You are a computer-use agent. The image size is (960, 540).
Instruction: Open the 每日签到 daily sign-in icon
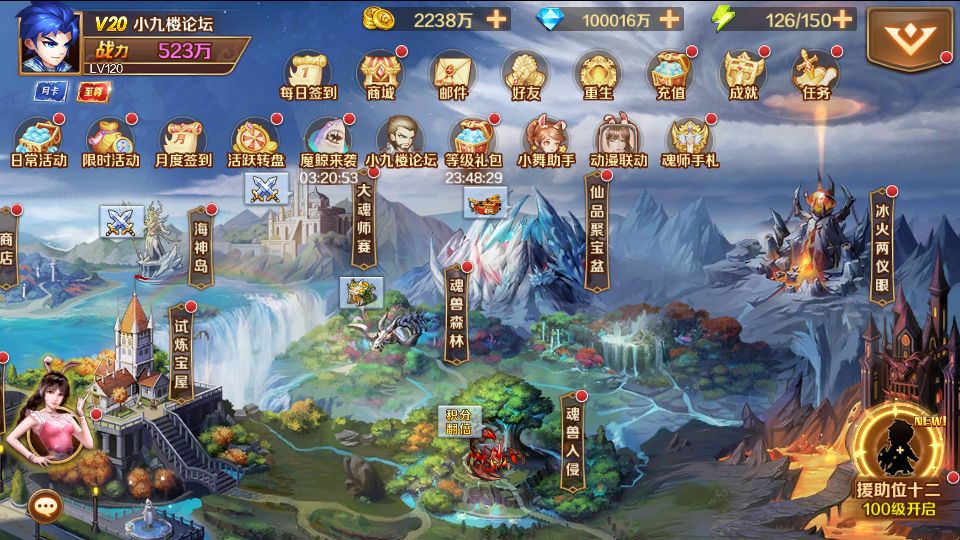307,72
